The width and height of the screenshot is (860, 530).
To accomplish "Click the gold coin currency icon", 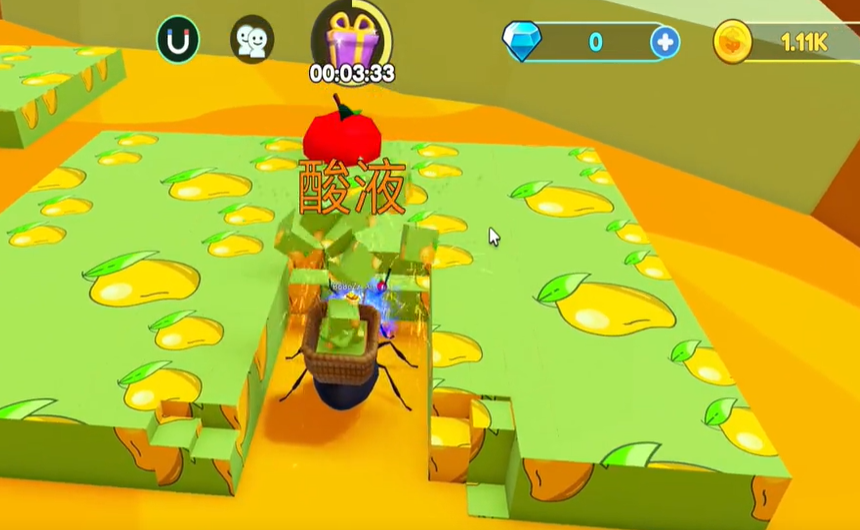I will click(733, 42).
